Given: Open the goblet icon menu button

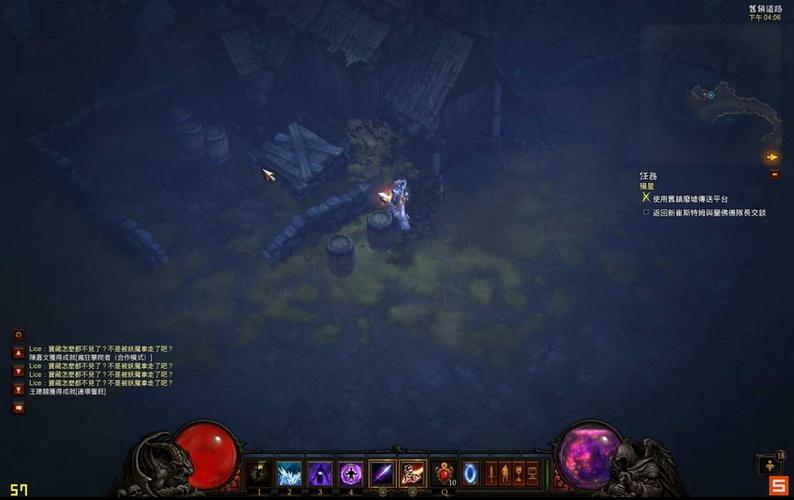Looking at the screenshot, I should click(518, 473).
